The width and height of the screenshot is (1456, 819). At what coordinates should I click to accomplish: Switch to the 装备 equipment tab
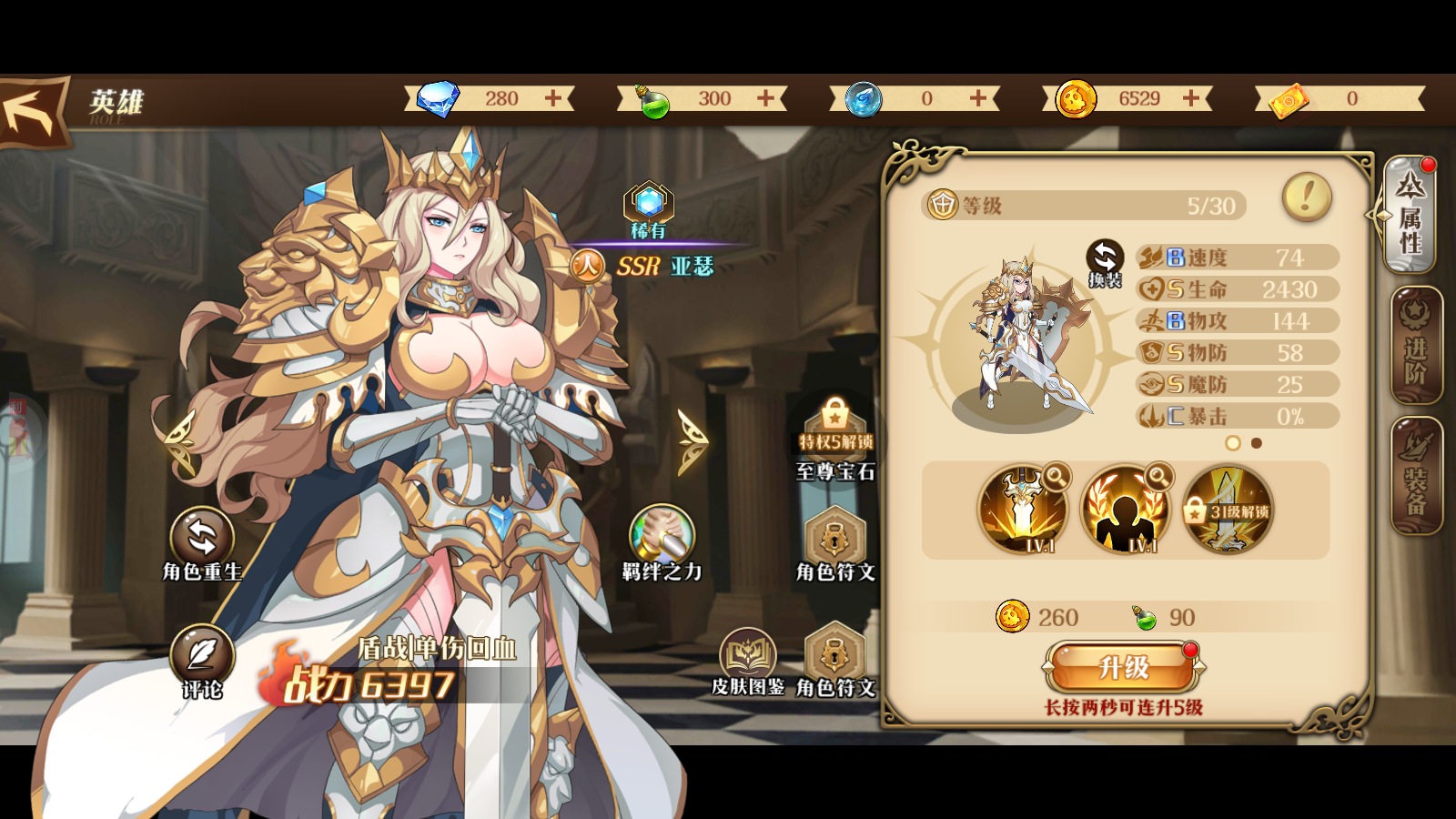tap(1416, 477)
